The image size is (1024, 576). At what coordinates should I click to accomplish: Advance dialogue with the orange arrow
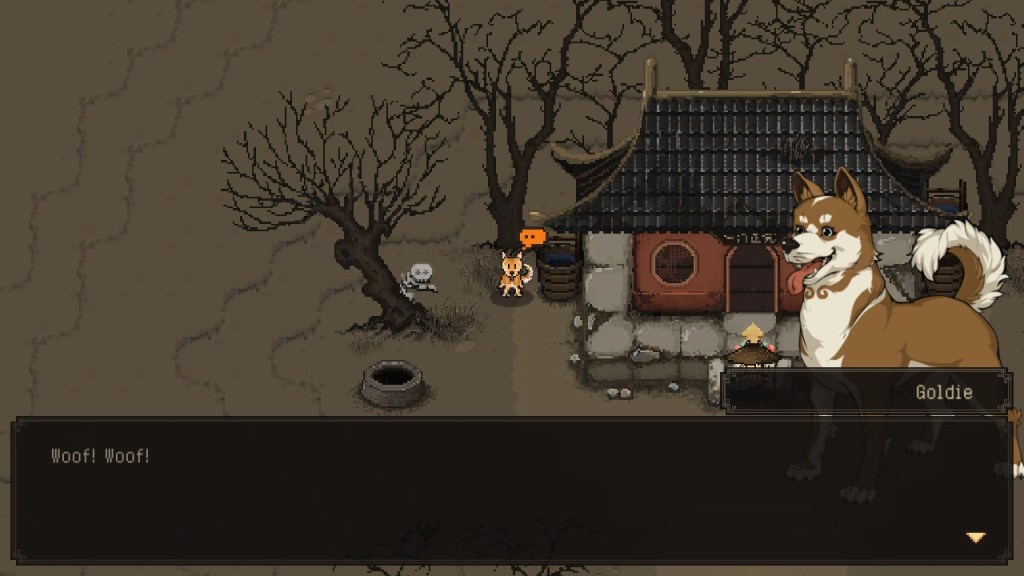(x=975, y=538)
